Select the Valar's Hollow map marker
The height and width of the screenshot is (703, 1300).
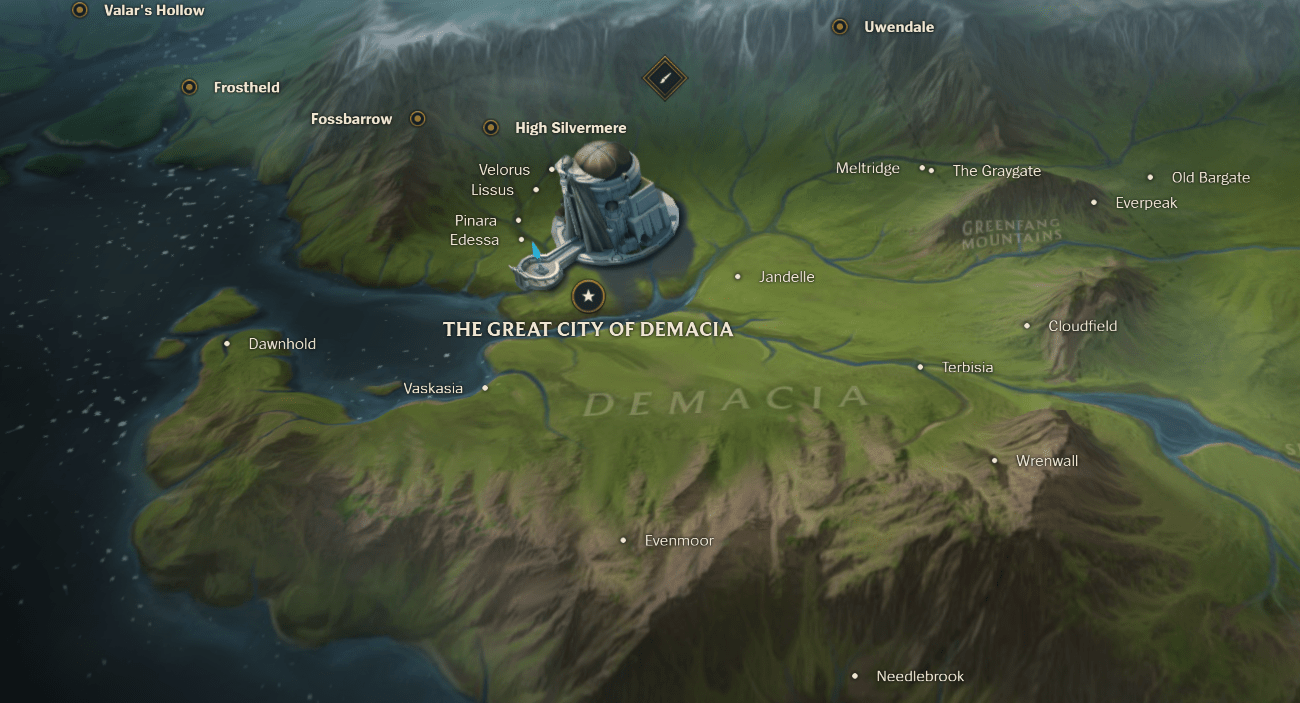point(80,10)
